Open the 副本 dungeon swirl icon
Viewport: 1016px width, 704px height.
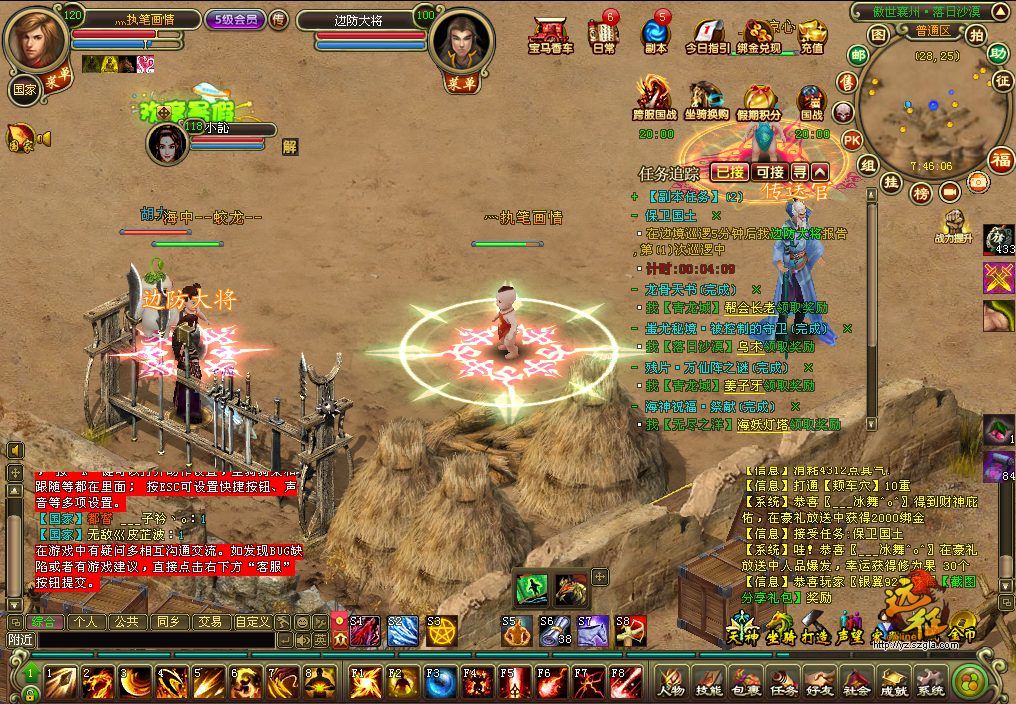click(x=656, y=35)
